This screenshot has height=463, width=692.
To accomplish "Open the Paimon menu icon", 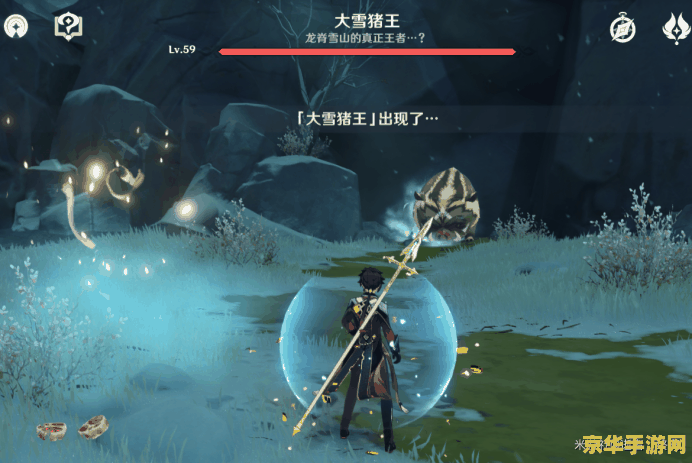I will [17, 27].
